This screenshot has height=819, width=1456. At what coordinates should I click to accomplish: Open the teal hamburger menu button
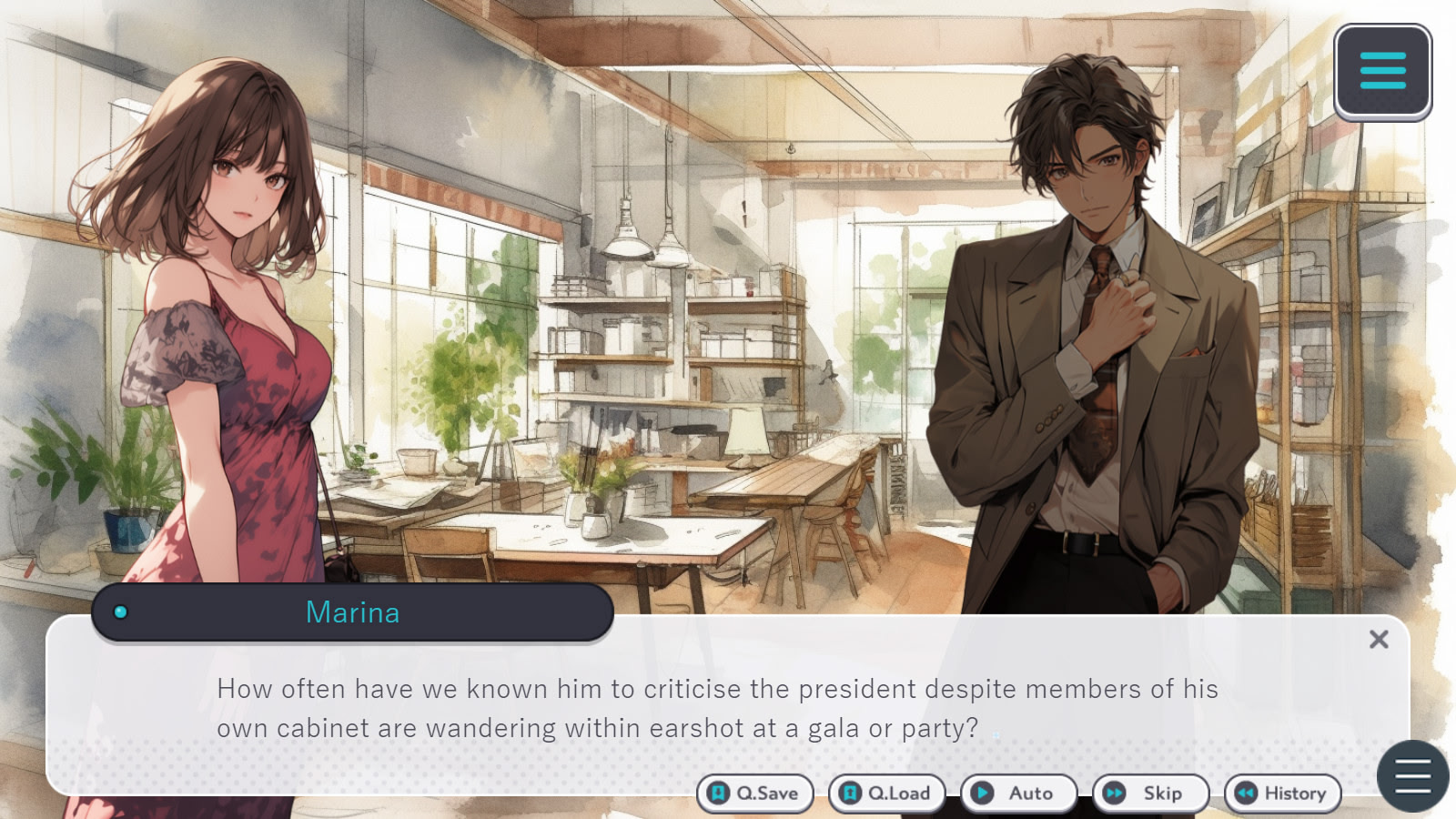click(1382, 72)
